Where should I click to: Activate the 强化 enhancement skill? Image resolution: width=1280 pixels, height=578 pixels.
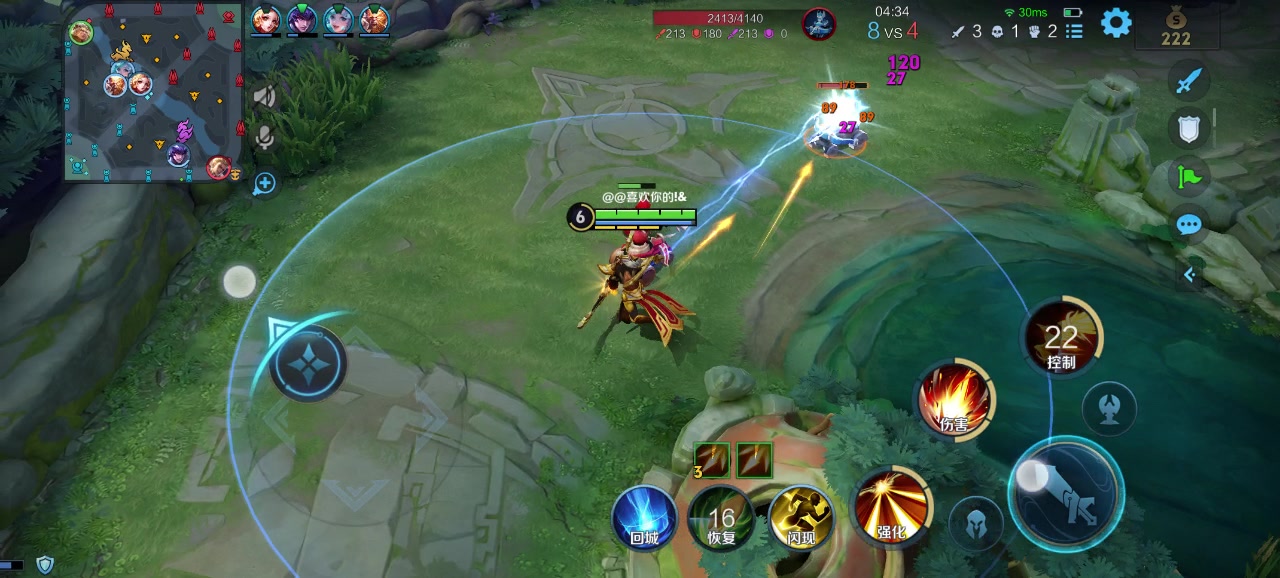coord(891,506)
